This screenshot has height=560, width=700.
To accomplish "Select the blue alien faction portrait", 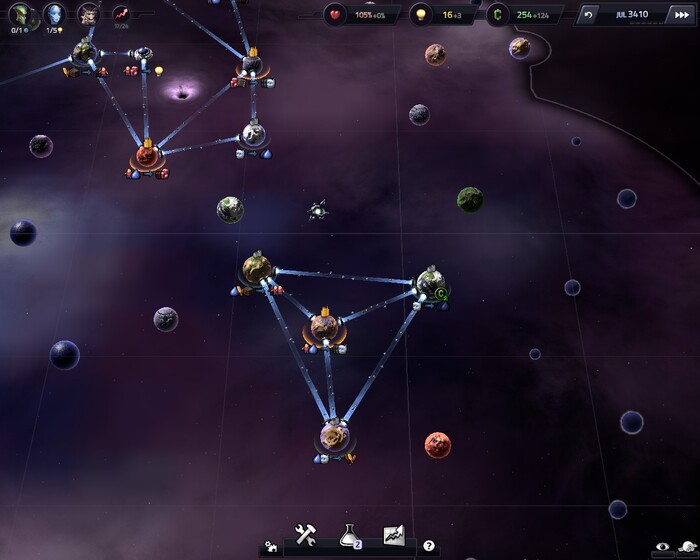I will point(56,14).
